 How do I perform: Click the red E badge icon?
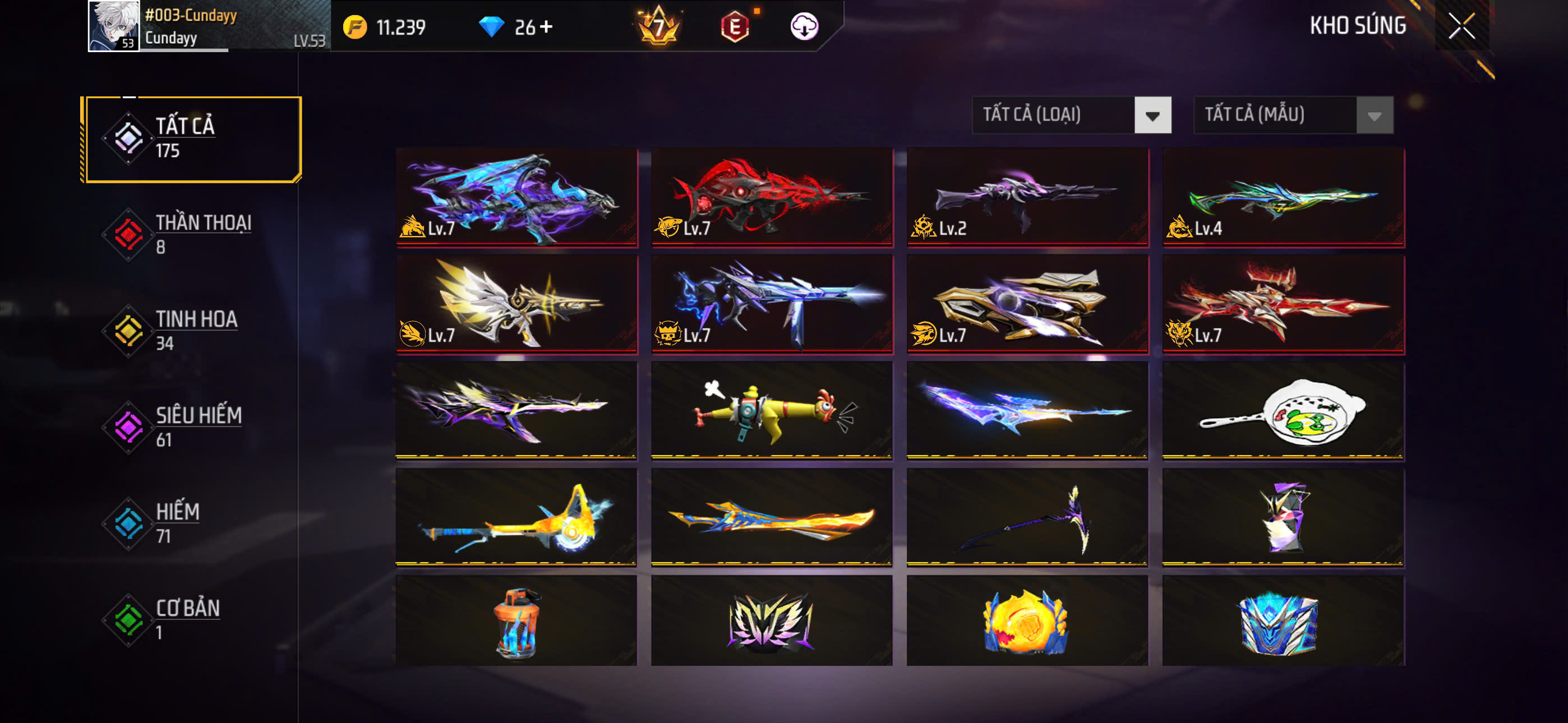[735, 27]
